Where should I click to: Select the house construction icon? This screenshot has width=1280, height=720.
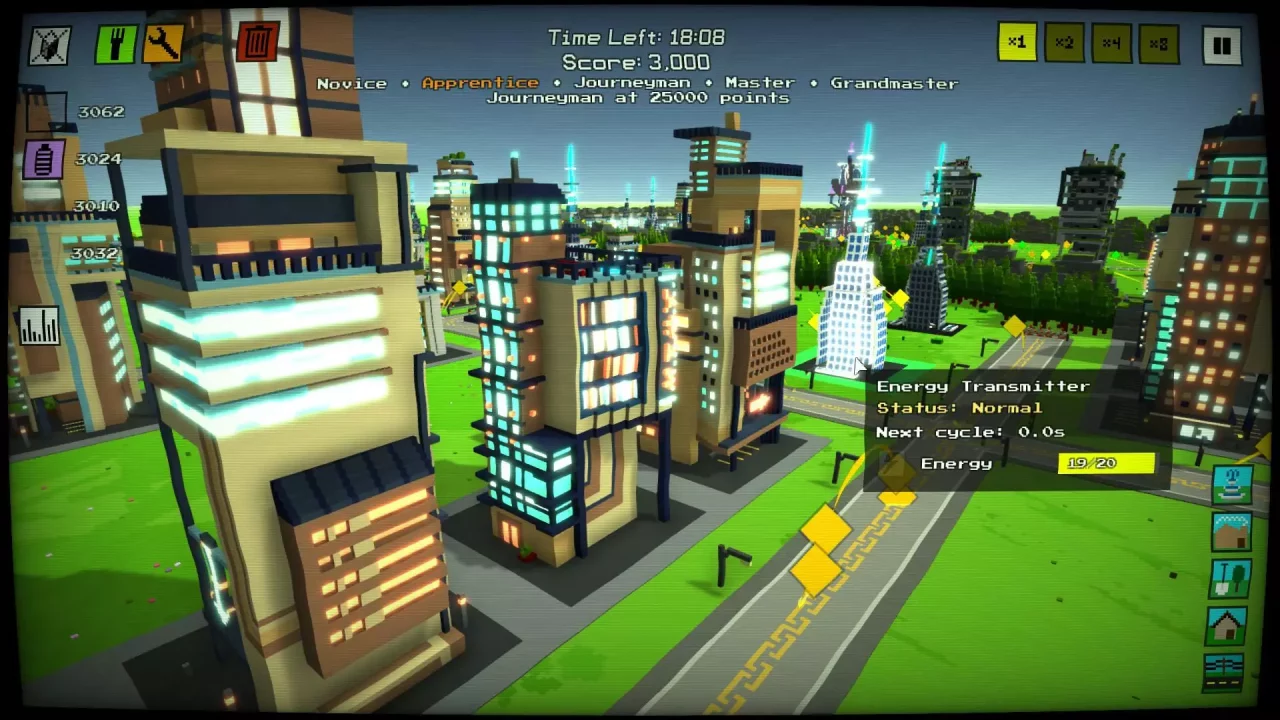click(x=1229, y=624)
